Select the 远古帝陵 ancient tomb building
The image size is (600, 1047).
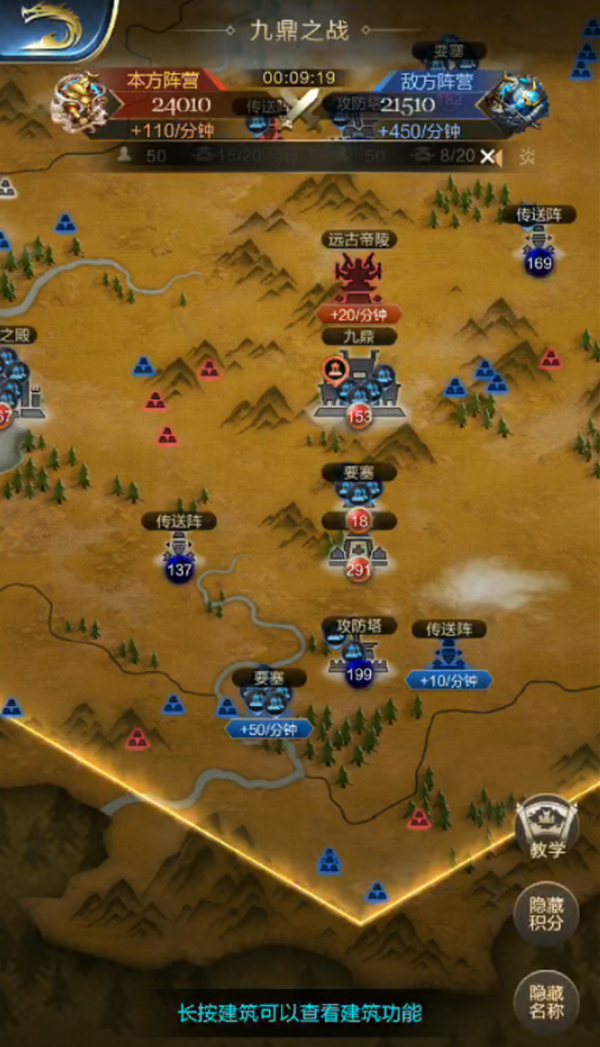[359, 277]
